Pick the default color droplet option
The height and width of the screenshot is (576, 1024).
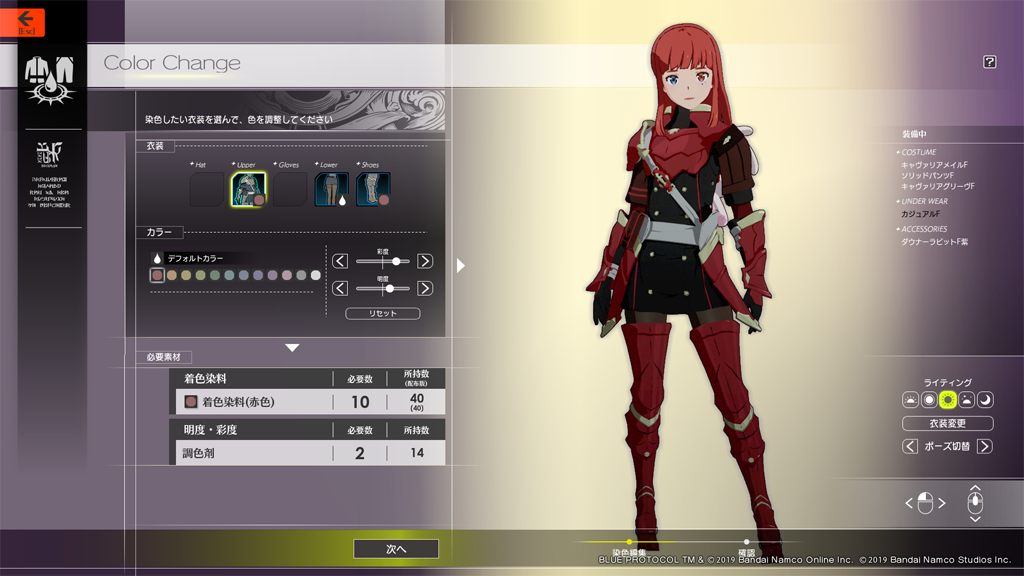click(157, 258)
